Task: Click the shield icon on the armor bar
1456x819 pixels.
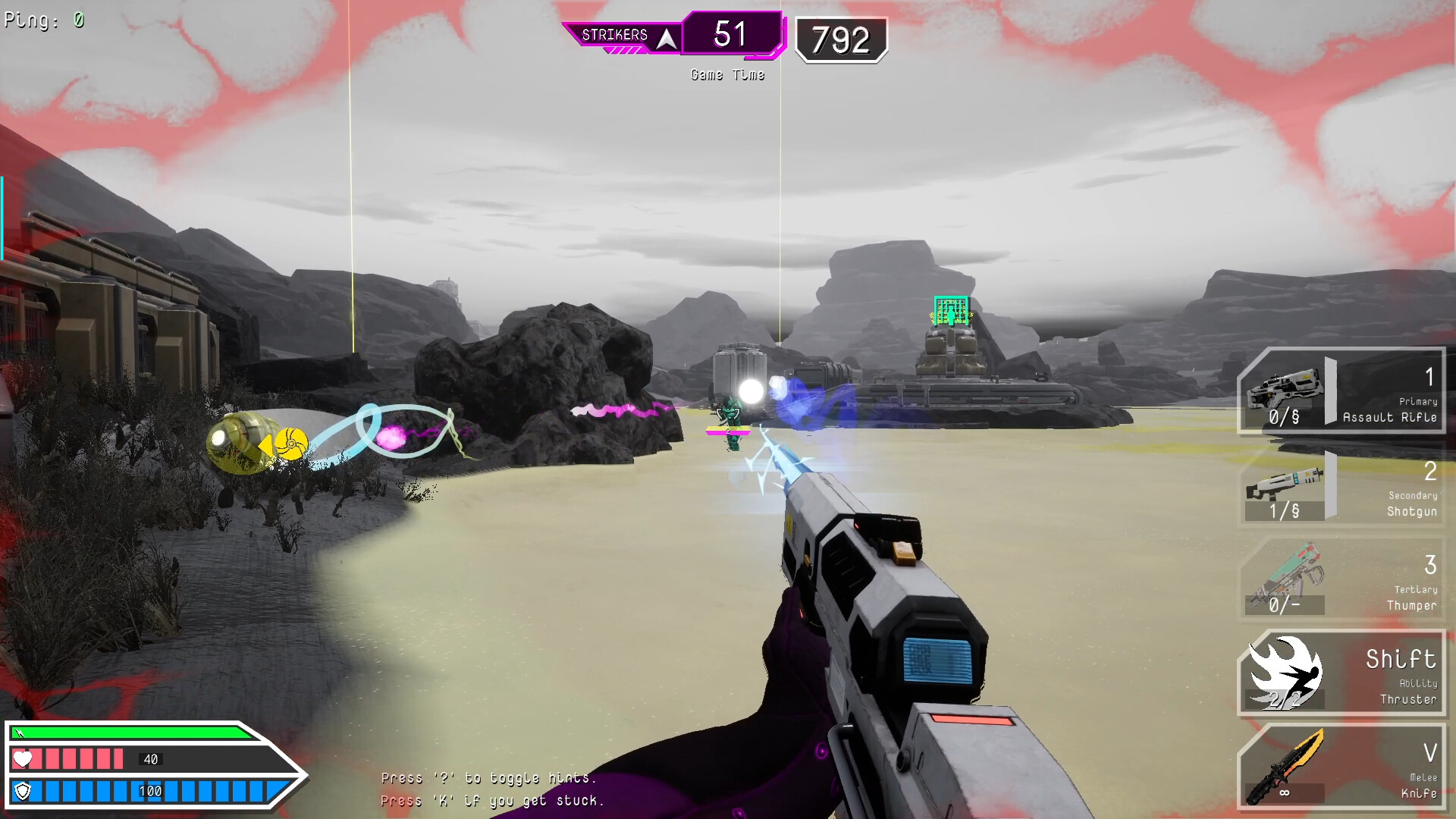Action: pyautogui.click(x=23, y=790)
